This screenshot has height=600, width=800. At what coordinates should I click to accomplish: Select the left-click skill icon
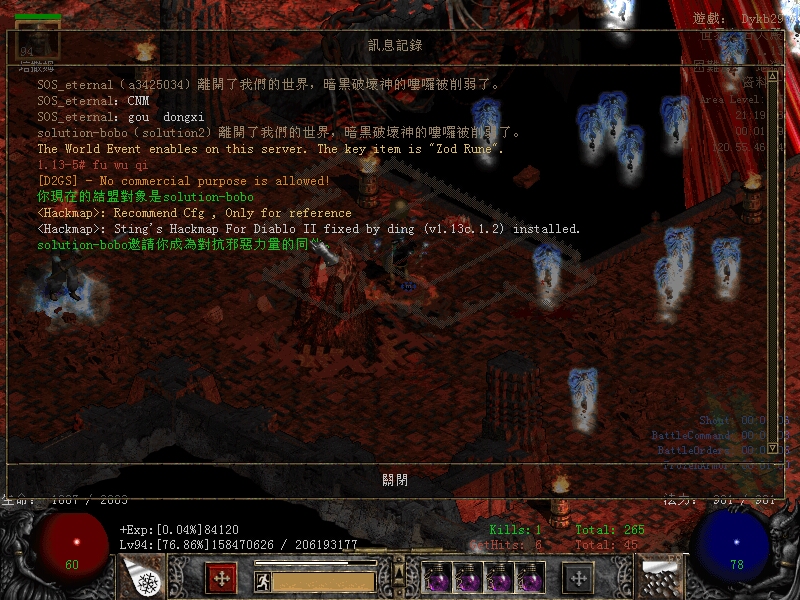(x=142, y=577)
